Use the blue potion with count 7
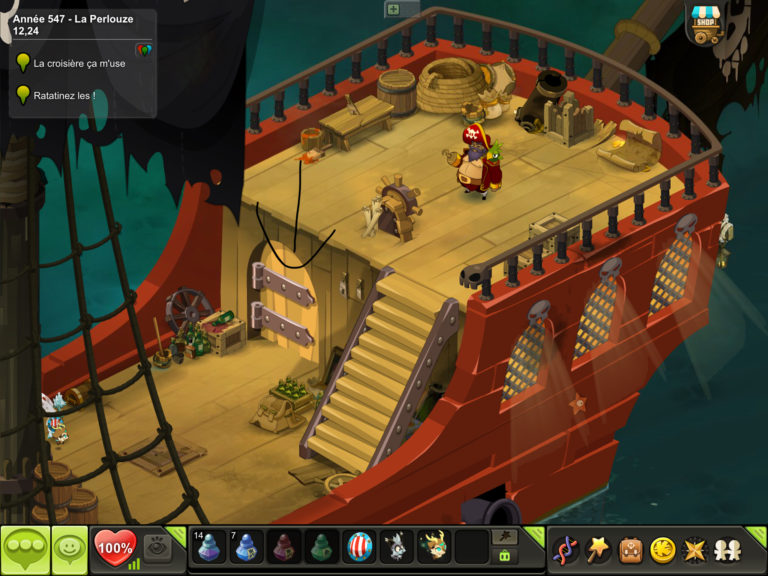The height and width of the screenshot is (576, 768). (x=247, y=548)
